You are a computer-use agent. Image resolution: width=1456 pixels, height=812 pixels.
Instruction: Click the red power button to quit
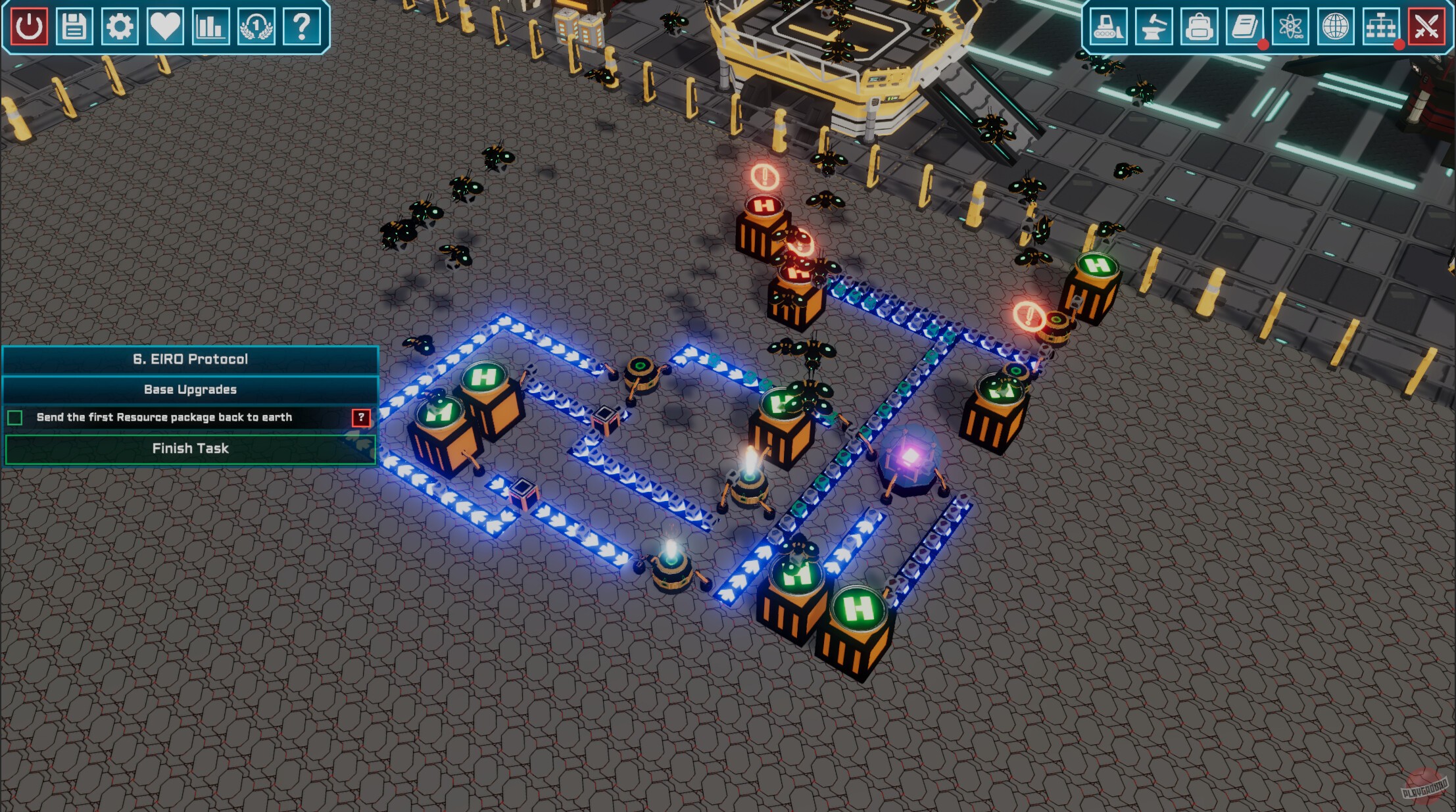click(x=28, y=28)
